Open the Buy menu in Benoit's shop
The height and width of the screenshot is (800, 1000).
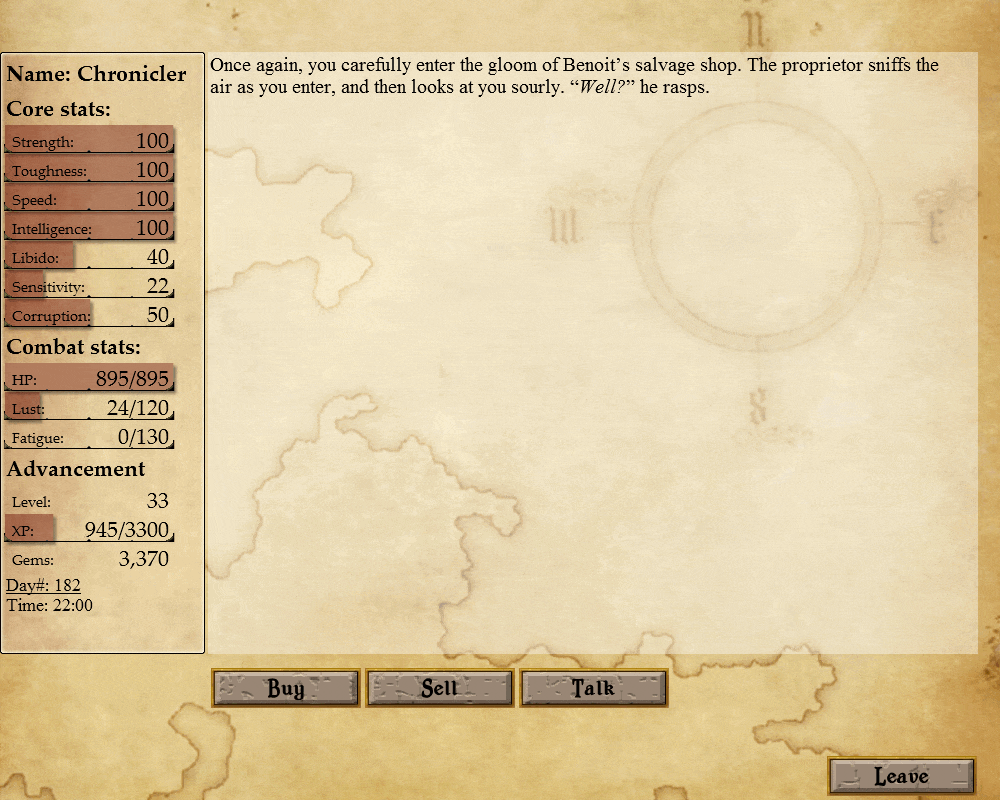tap(285, 688)
